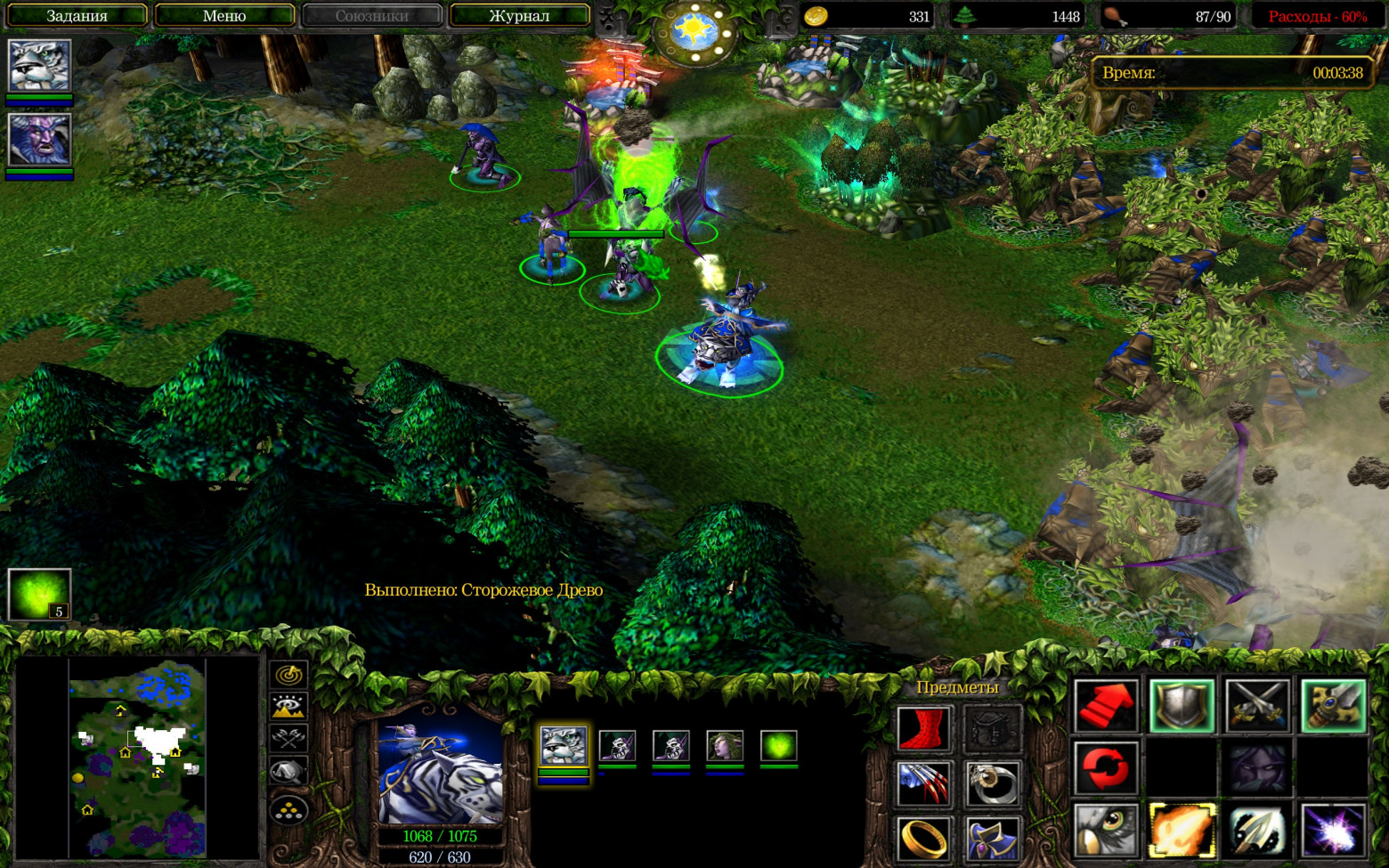Select the blue bearded hero portrait

coord(39,140)
